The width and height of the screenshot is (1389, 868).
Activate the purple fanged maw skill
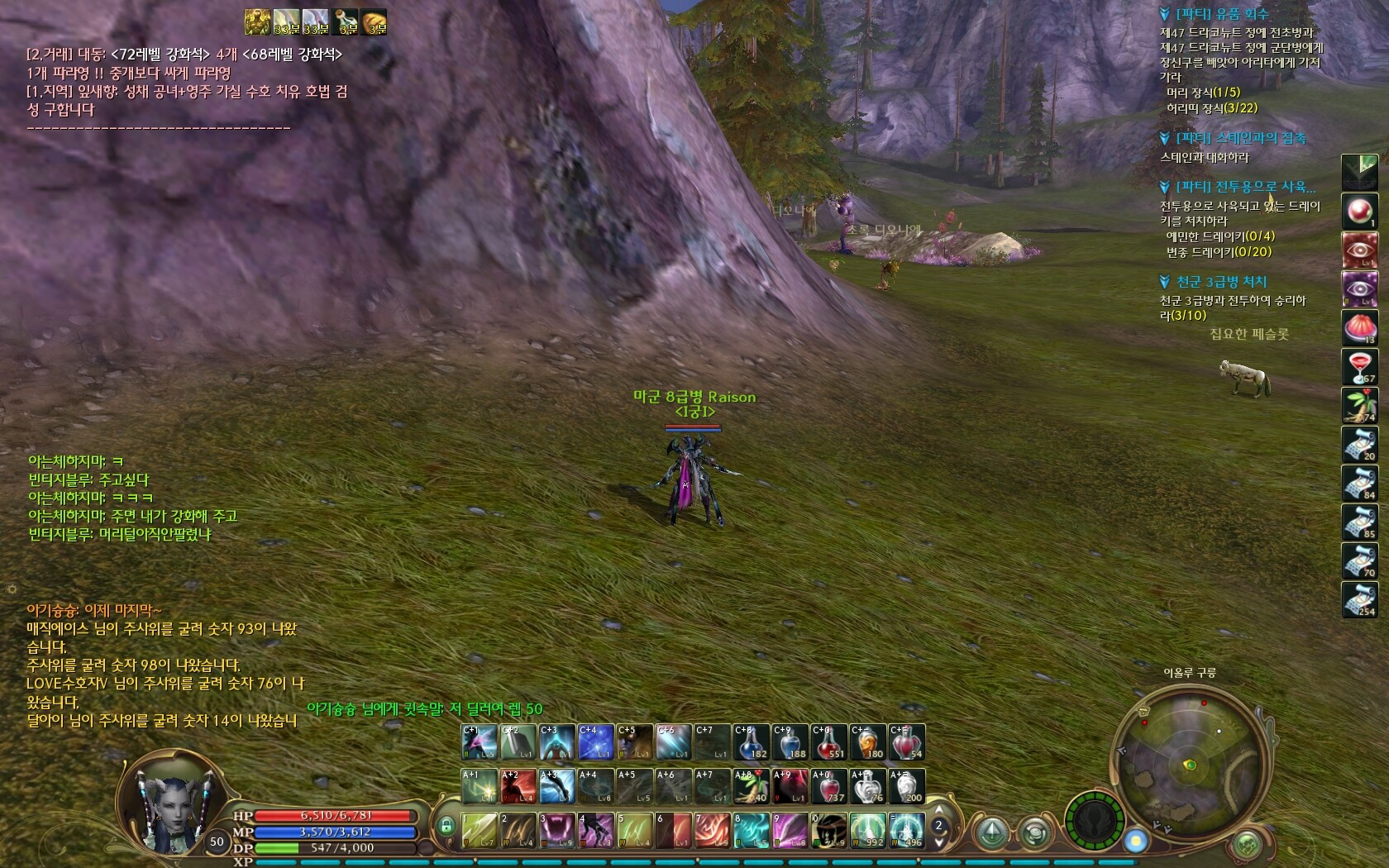[x=557, y=829]
